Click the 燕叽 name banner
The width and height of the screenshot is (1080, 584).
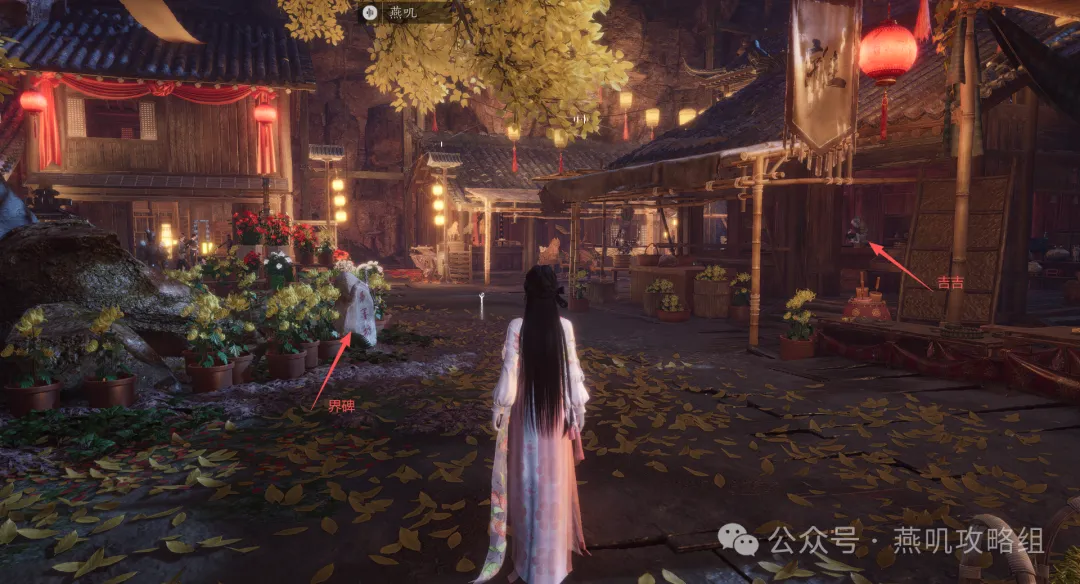(x=404, y=12)
